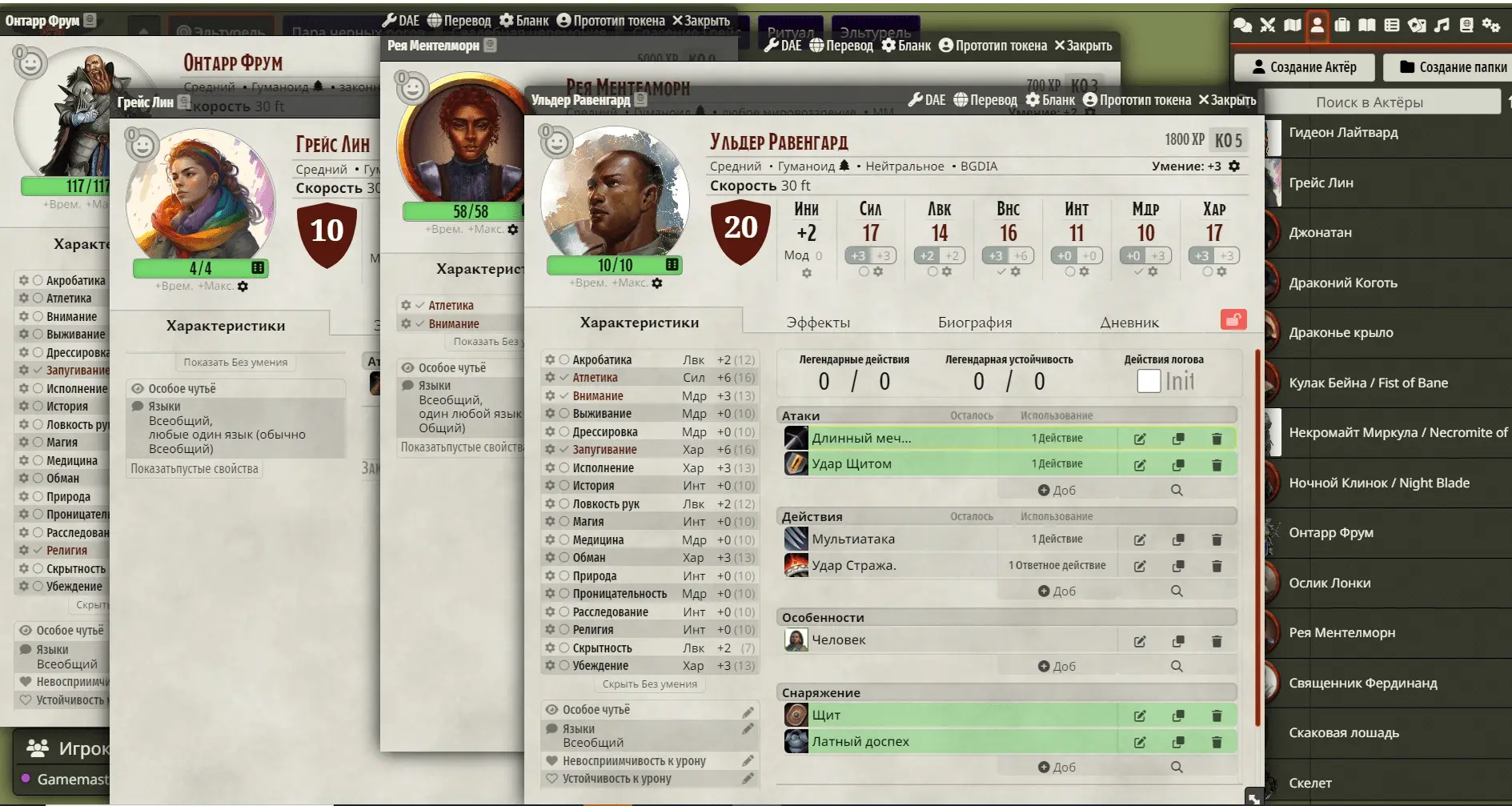Use the Удар Щитом attack
The height and width of the screenshot is (806, 1512).
tap(852, 464)
